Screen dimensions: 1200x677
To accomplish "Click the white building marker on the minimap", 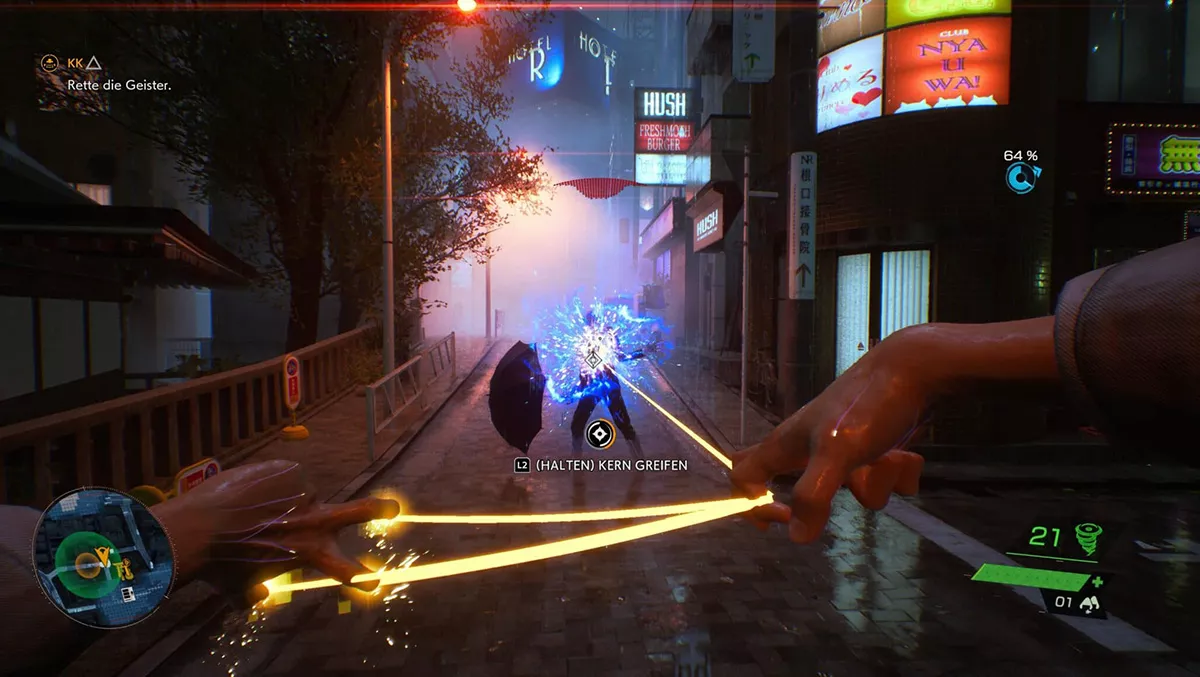I will tap(127, 593).
